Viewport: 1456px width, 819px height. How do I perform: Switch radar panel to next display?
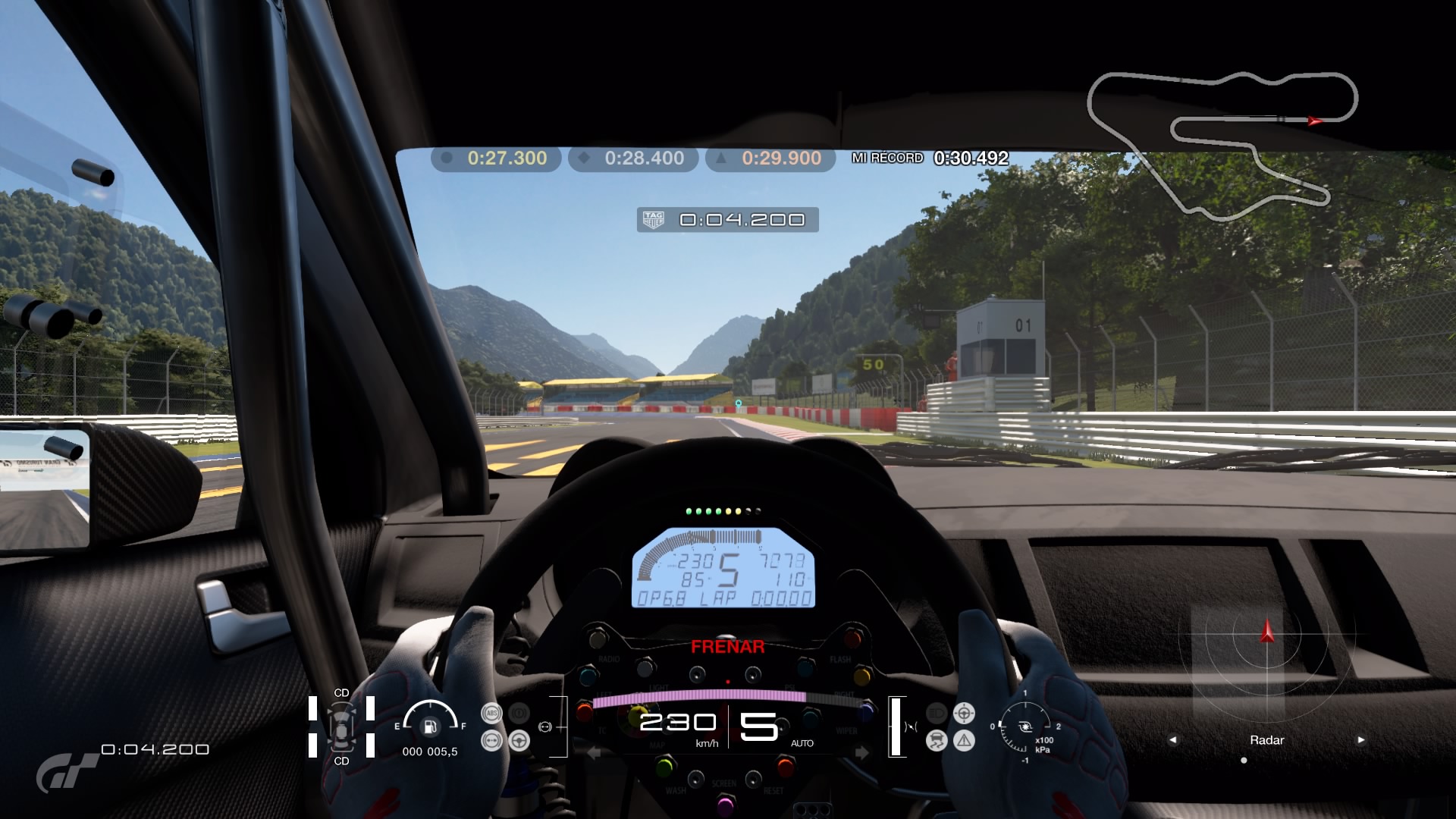1361,740
